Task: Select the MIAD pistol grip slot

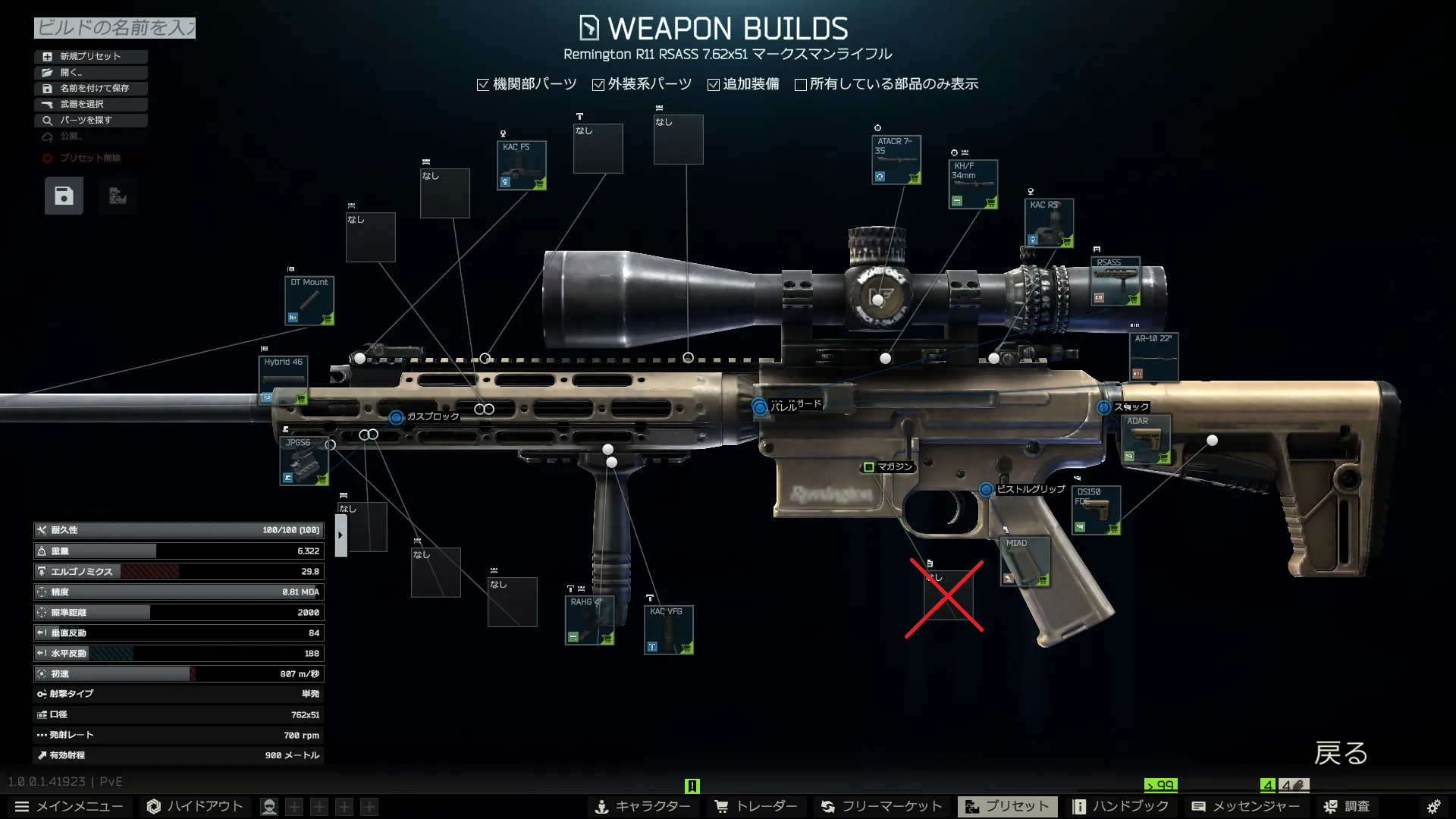Action: pyautogui.click(x=1025, y=561)
